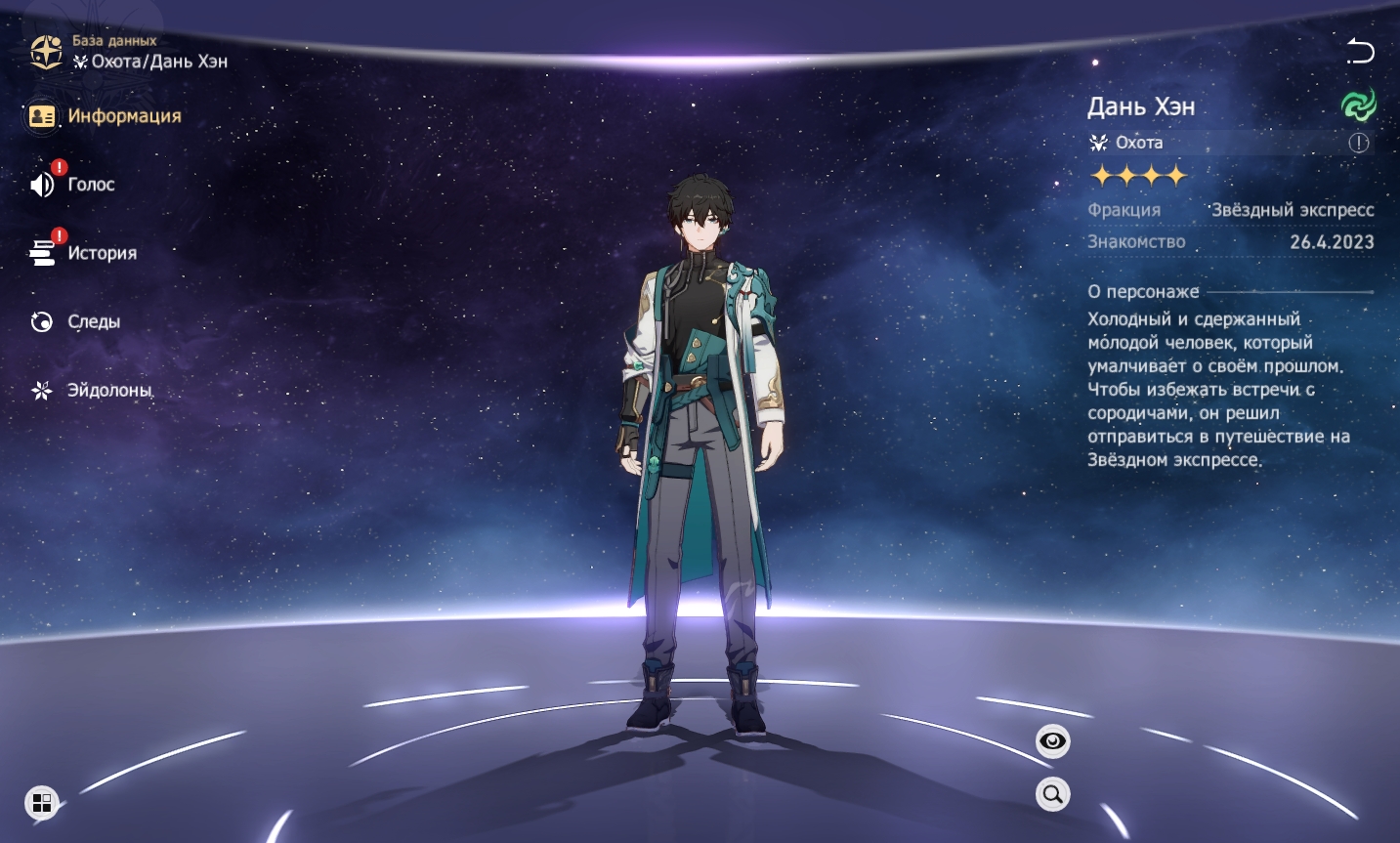Click the green Wind element icon
Viewport: 1400px width, 843px height.
coord(1358,105)
